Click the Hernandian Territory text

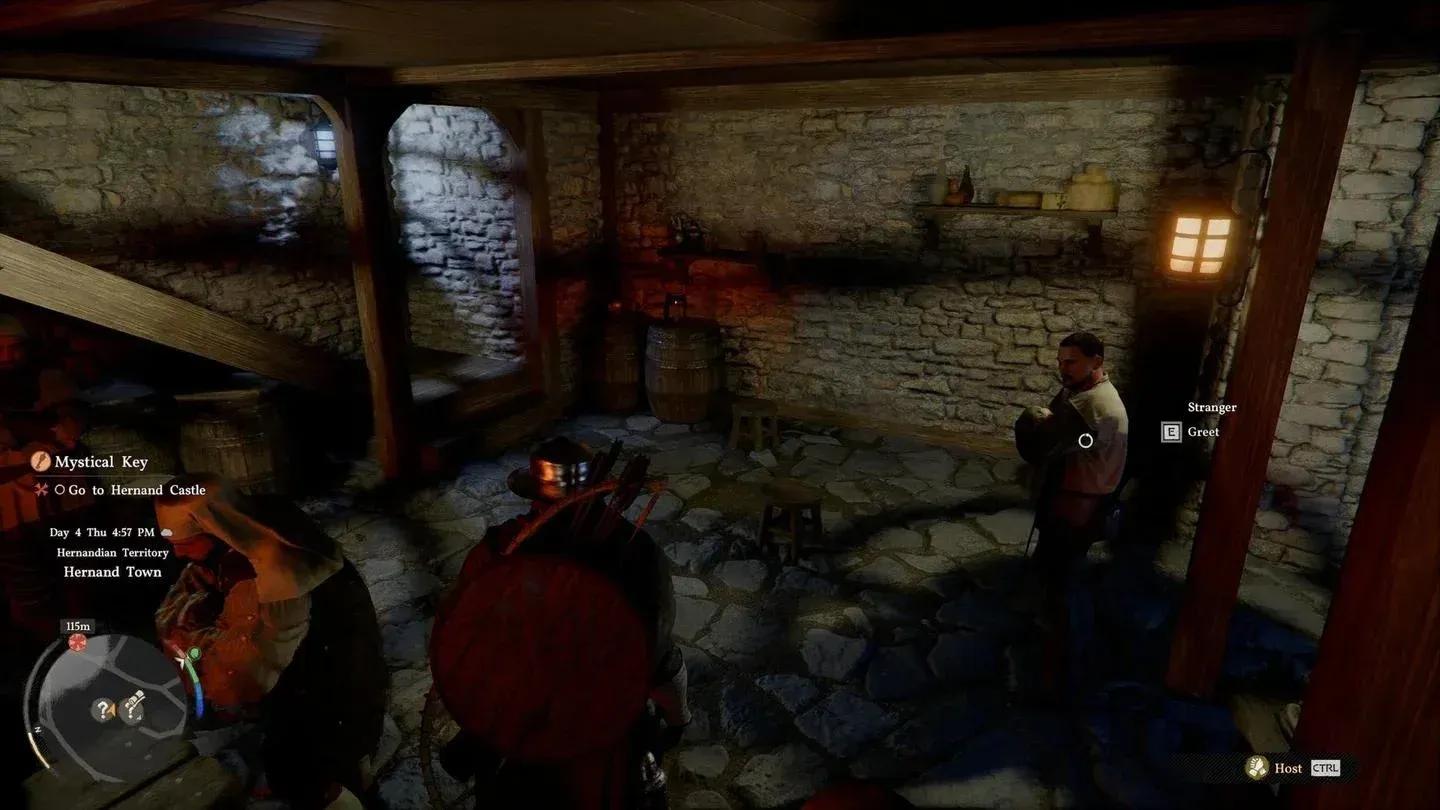tap(112, 552)
